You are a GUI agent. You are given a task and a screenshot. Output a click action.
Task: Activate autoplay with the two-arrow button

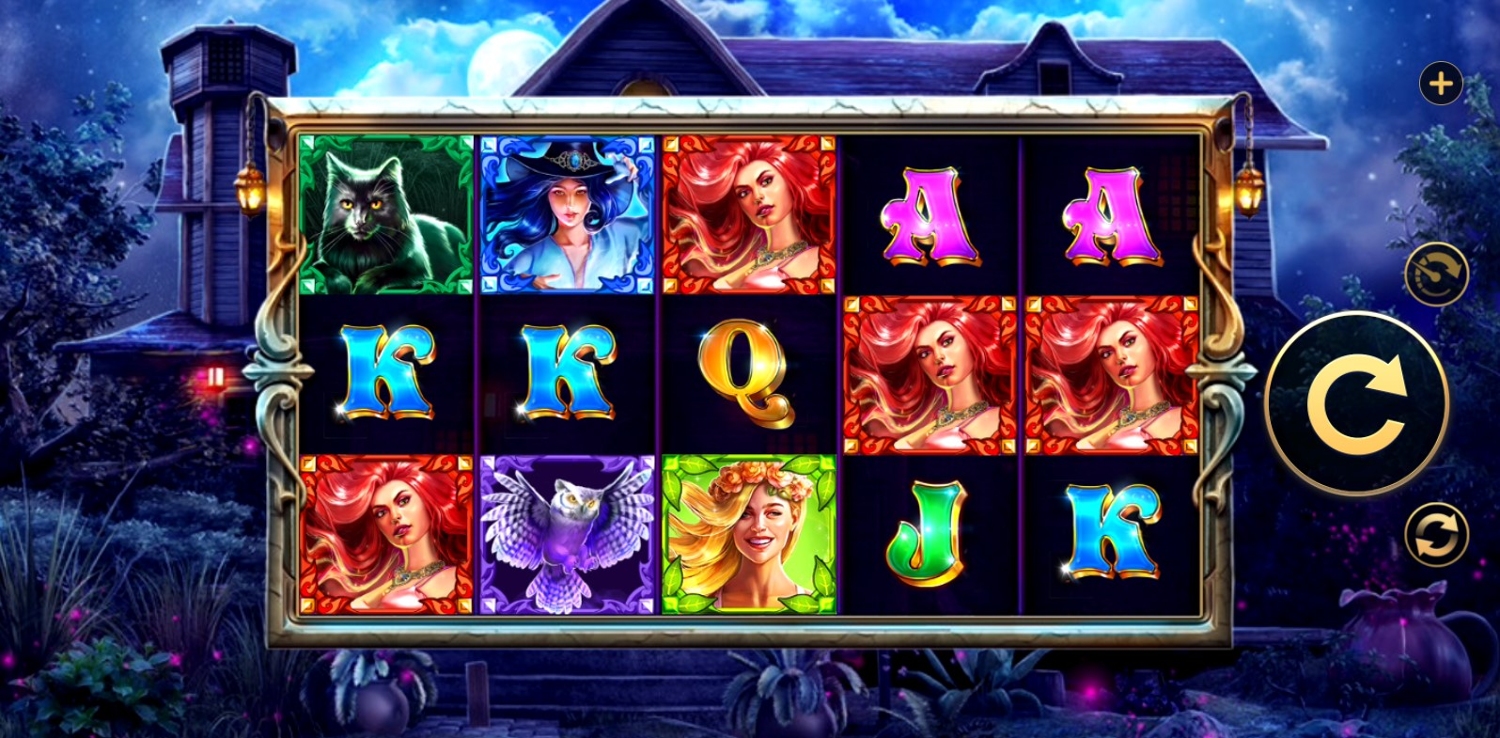tap(1436, 534)
